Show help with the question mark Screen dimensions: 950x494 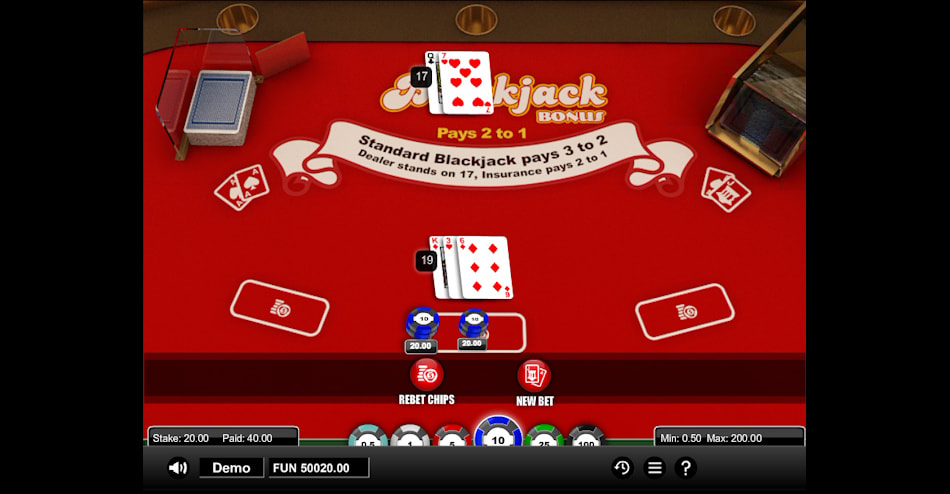coord(686,467)
